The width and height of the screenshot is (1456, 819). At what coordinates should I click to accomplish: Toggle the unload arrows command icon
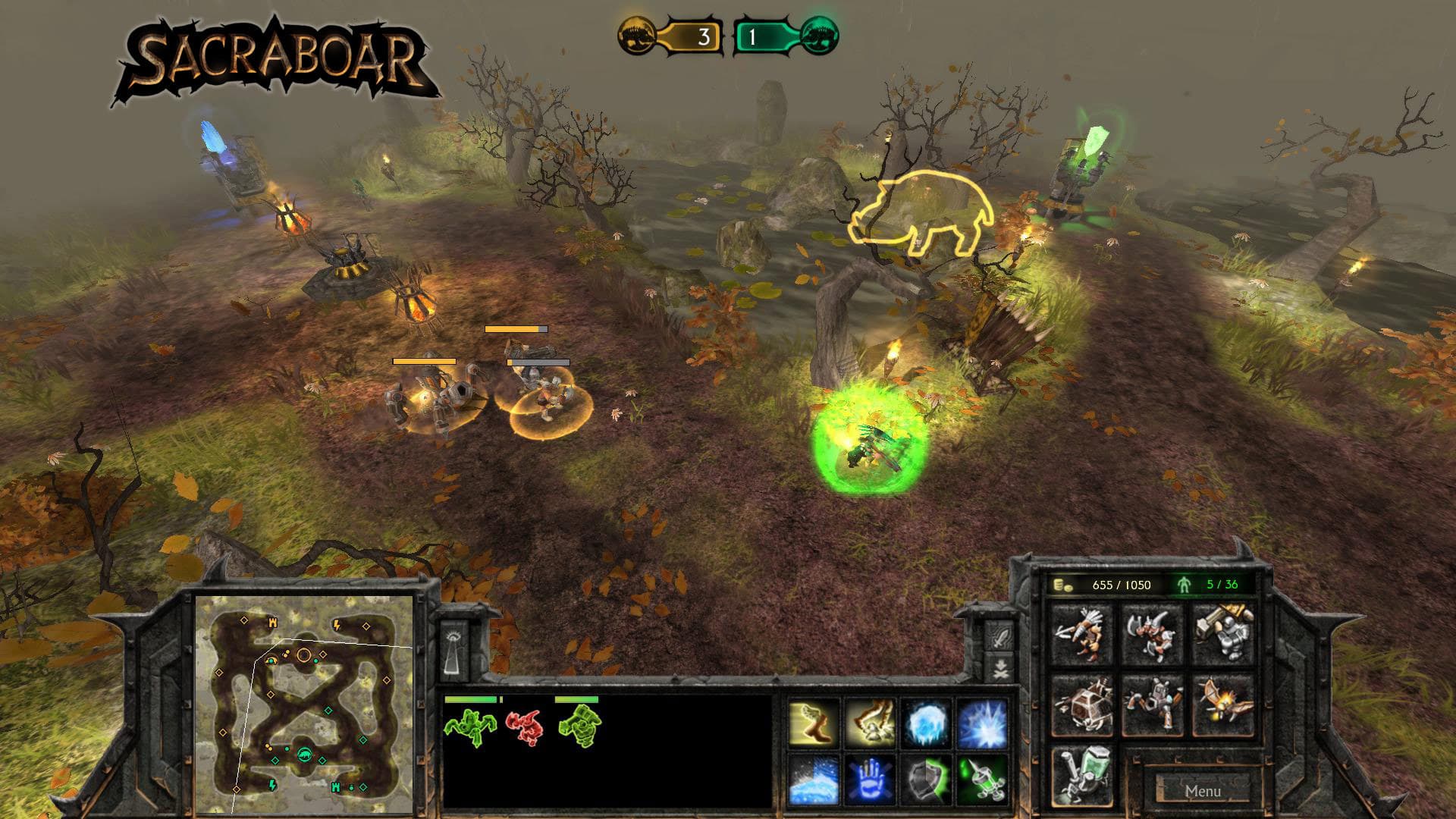tap(999, 668)
